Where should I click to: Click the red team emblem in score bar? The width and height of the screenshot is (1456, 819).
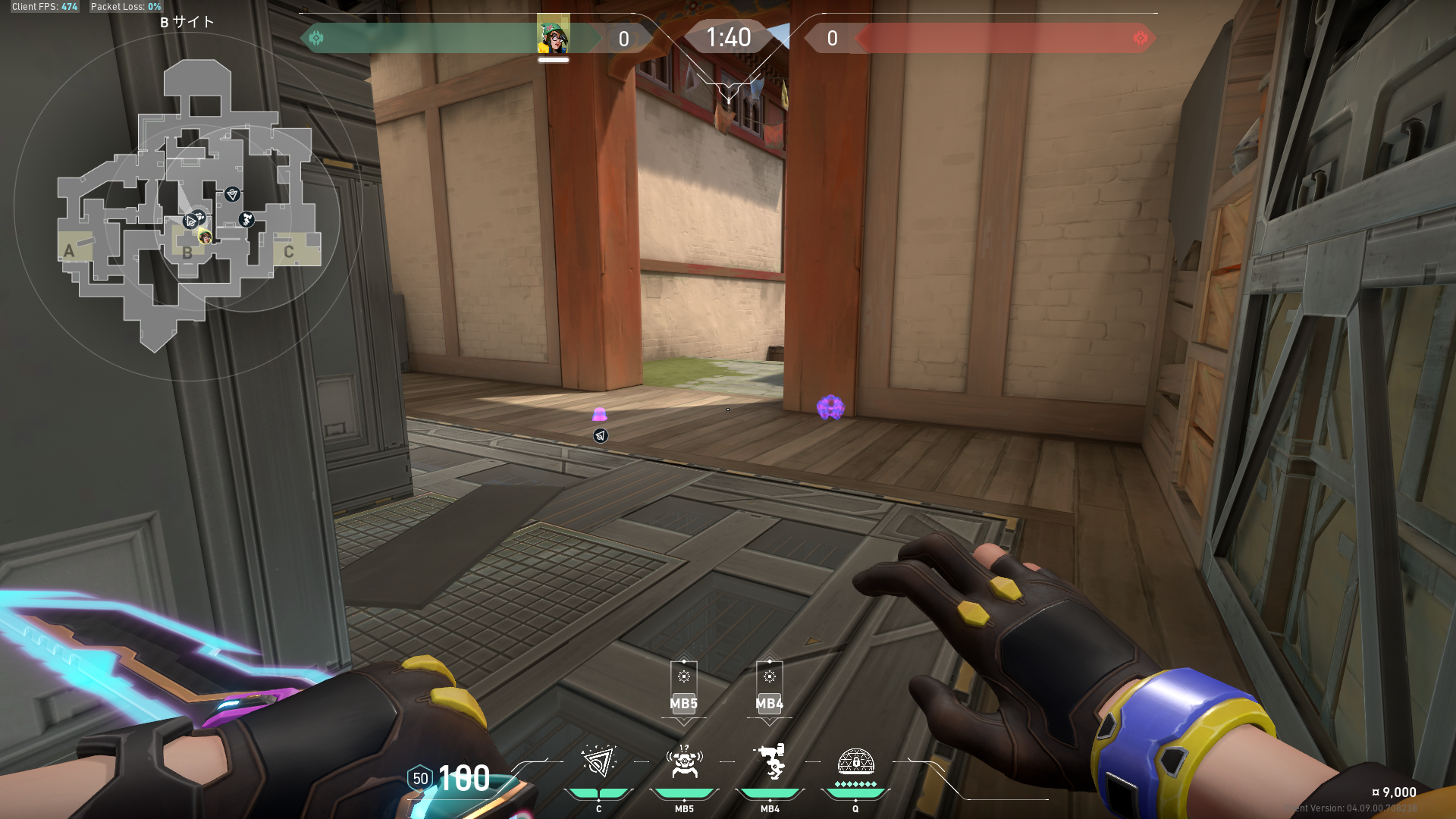1140,38
